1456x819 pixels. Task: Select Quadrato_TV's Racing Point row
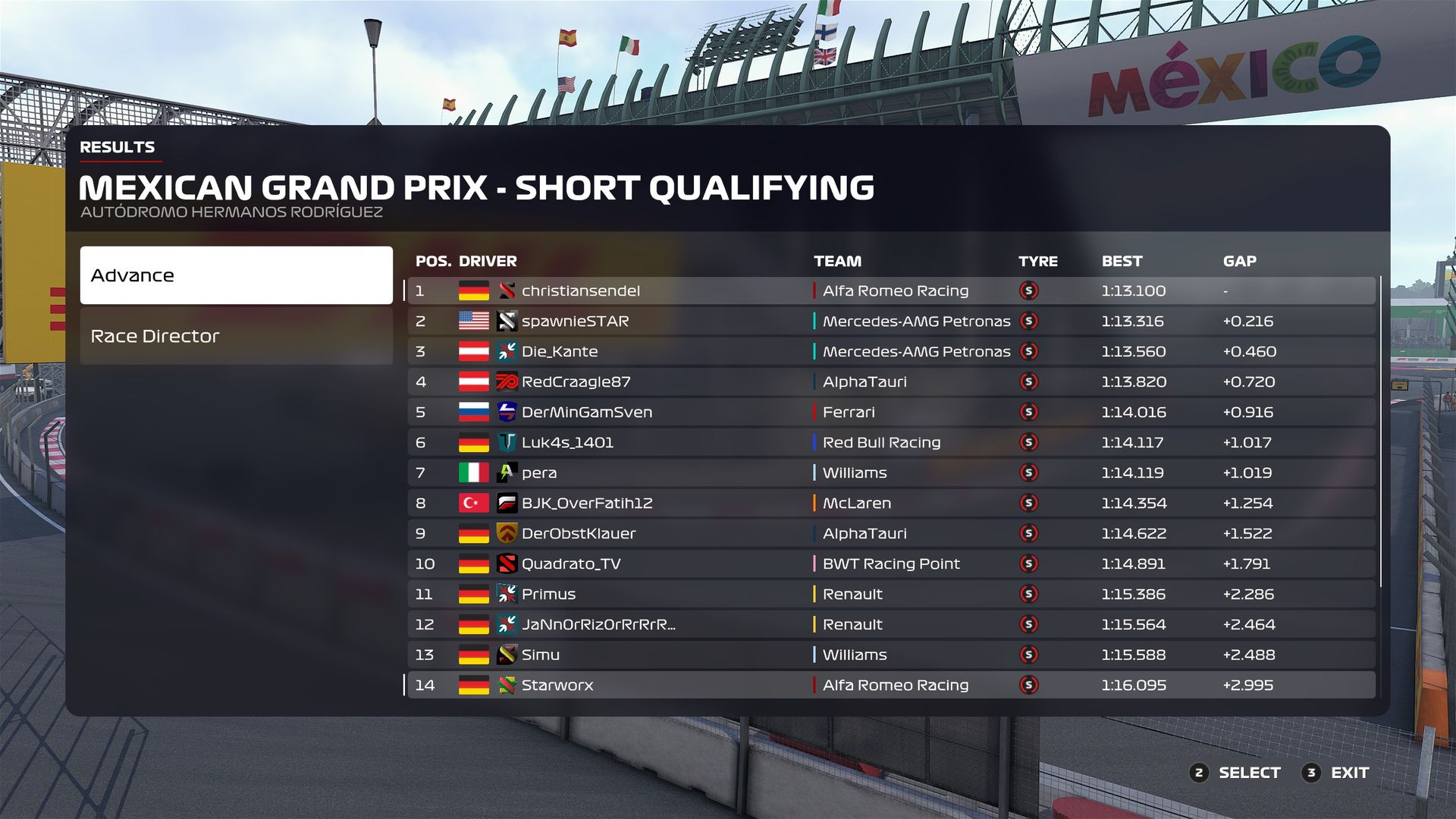(x=891, y=563)
